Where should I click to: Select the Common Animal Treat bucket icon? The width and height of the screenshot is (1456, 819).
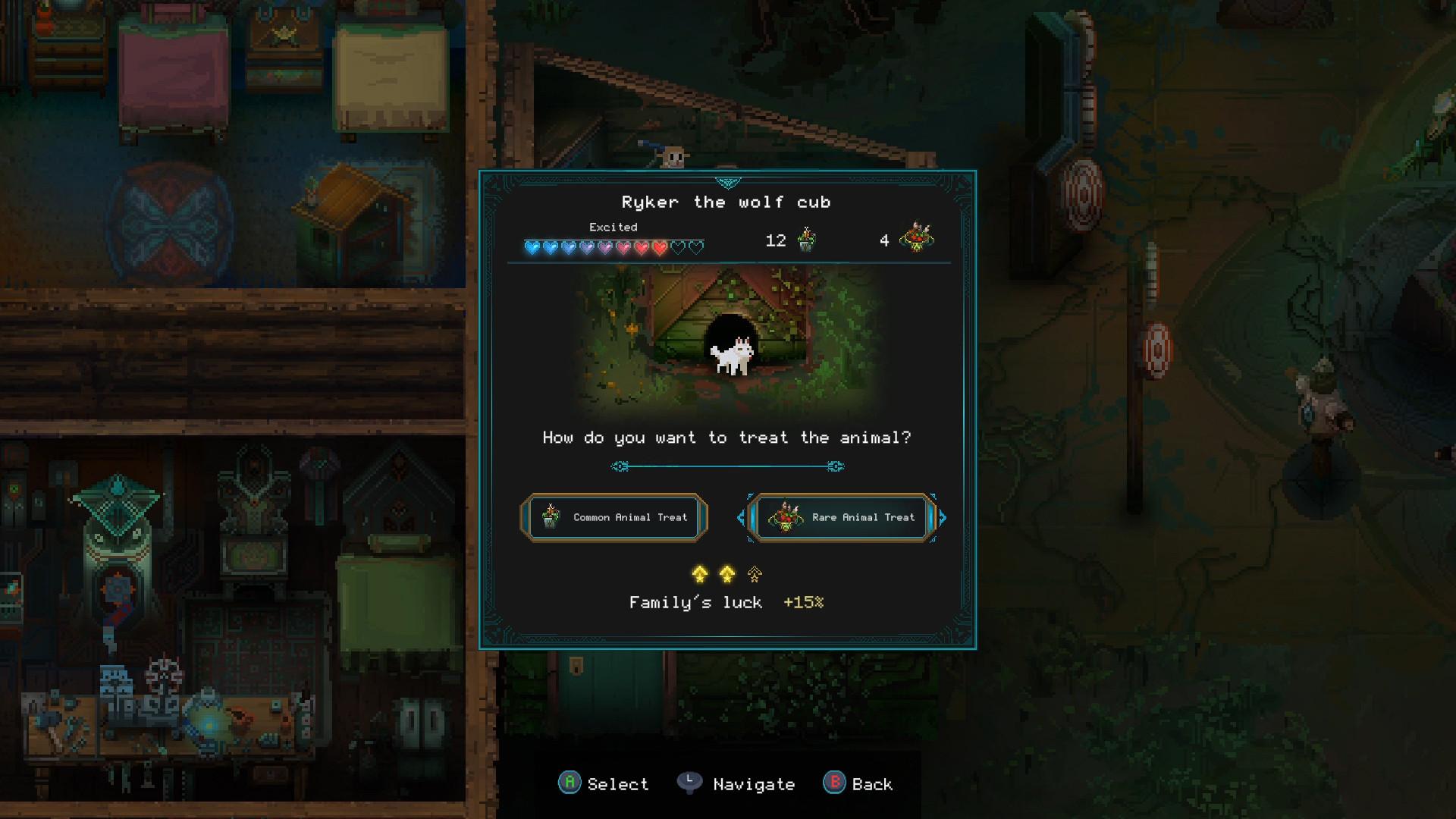(x=549, y=518)
